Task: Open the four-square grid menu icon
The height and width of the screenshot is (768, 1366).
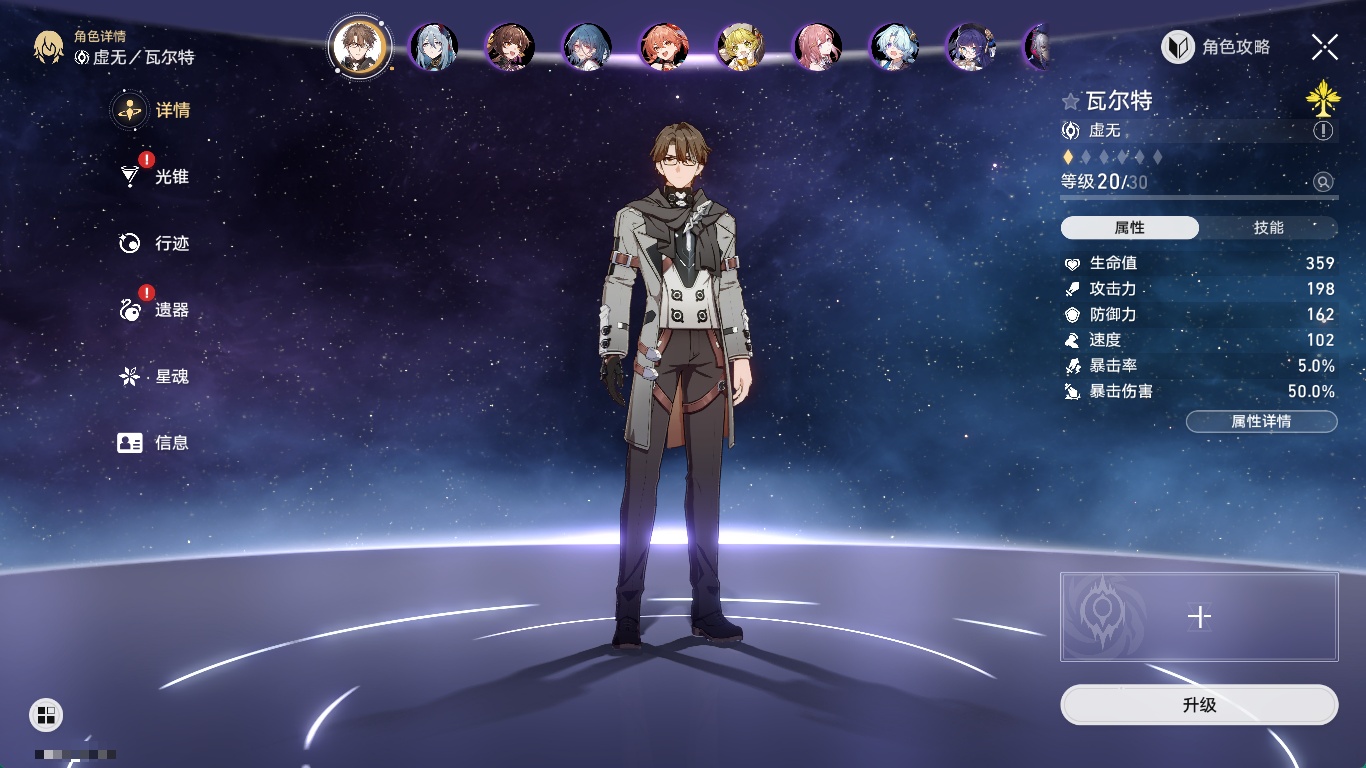Action: click(x=46, y=714)
